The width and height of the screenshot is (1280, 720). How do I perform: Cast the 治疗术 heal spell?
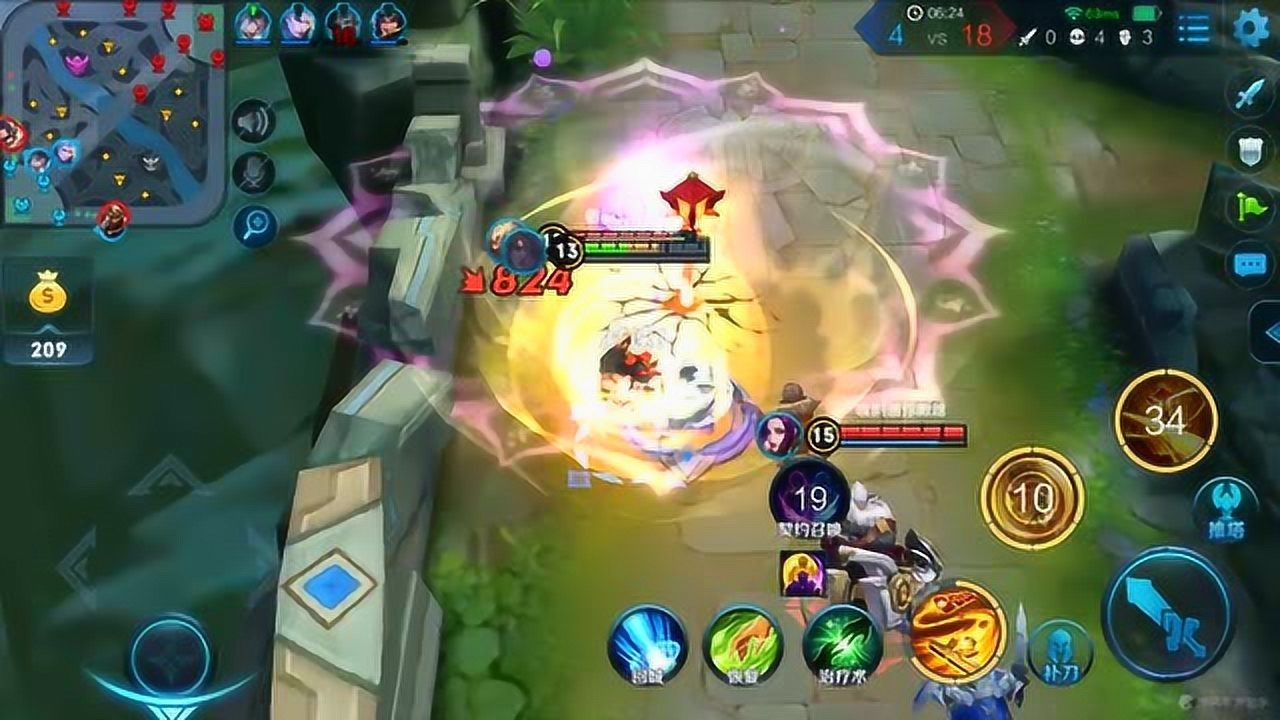(x=841, y=644)
